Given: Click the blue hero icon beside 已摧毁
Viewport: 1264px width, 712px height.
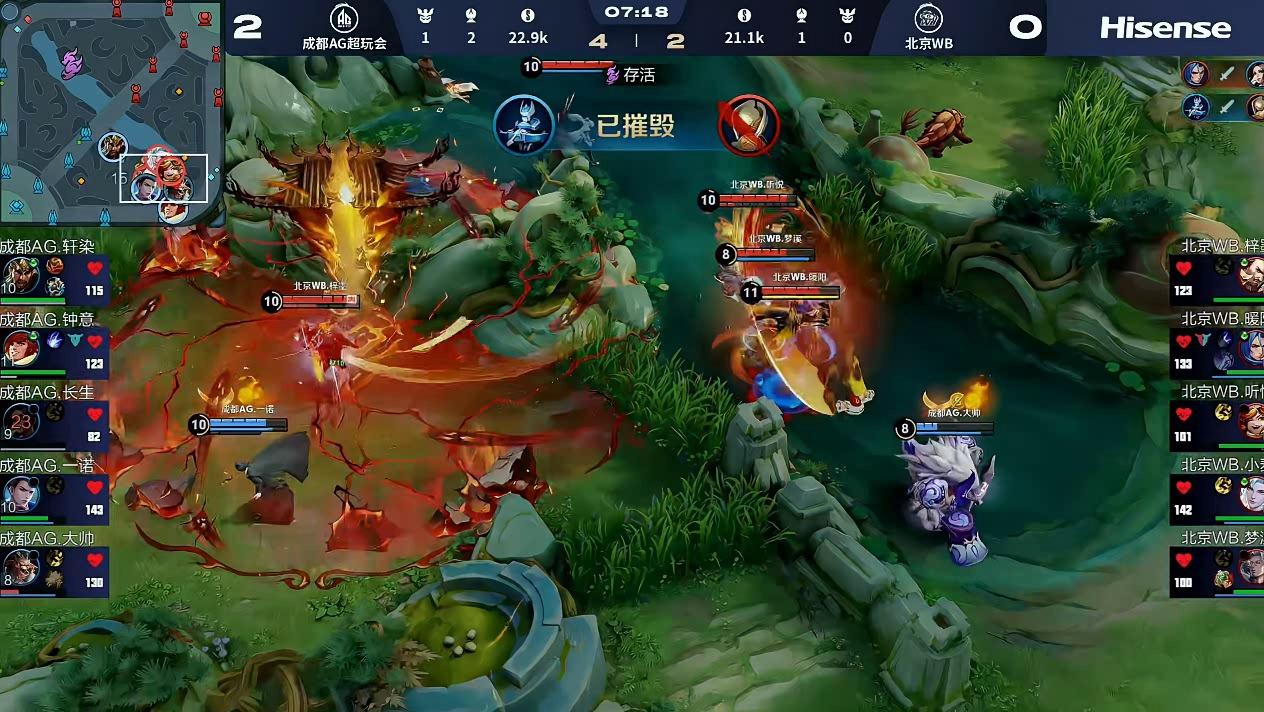Looking at the screenshot, I should click(x=523, y=125).
